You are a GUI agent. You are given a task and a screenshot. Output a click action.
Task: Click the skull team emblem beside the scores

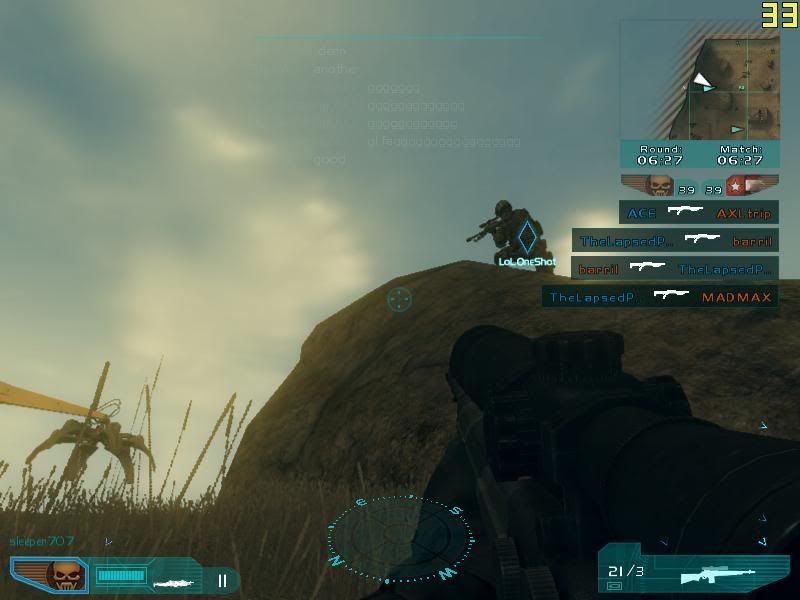coord(658,185)
